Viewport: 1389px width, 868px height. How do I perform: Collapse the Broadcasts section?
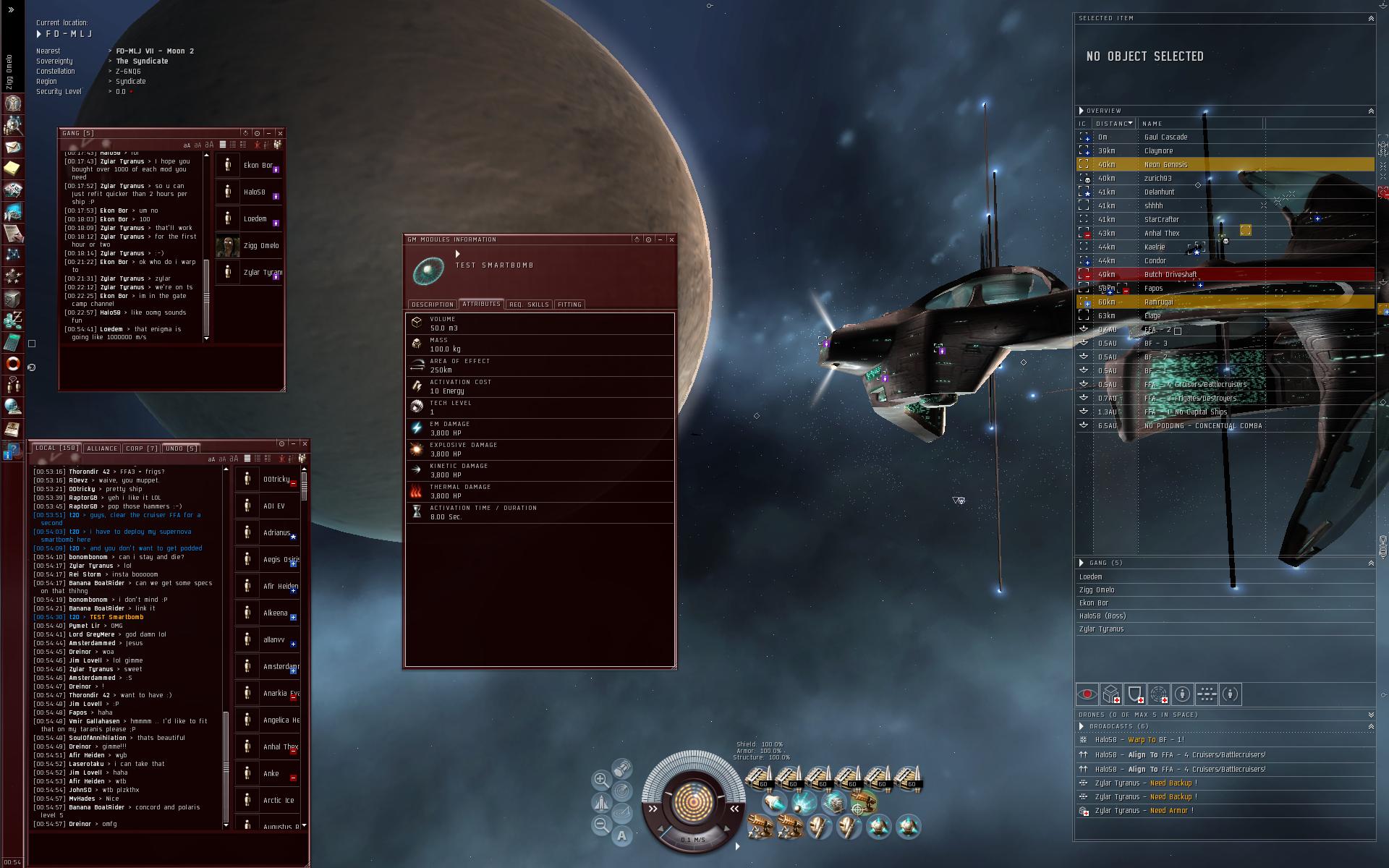point(1370,726)
